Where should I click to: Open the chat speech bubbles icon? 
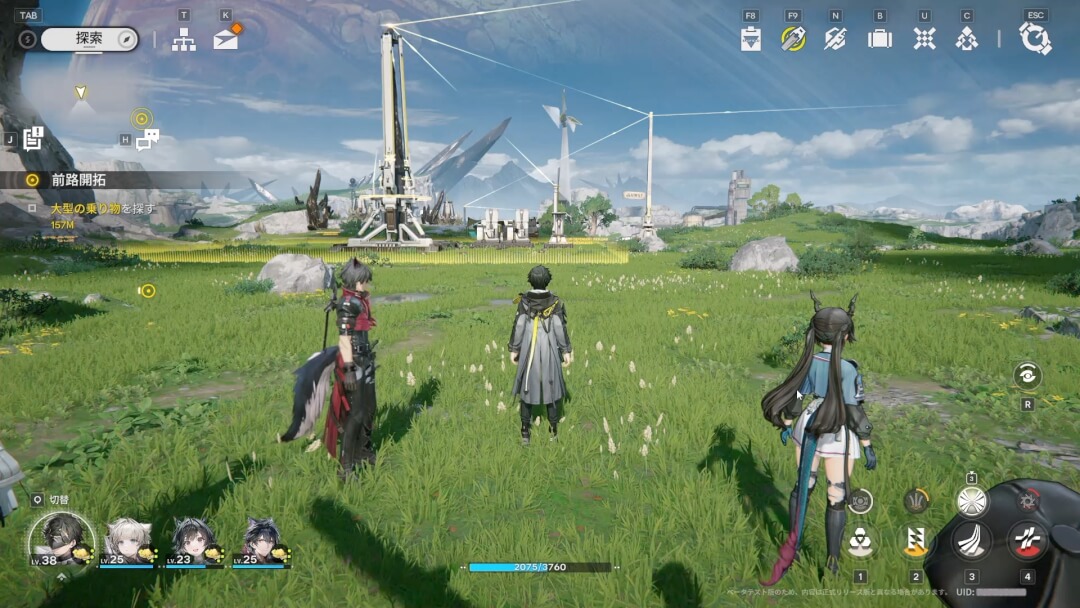(147, 139)
